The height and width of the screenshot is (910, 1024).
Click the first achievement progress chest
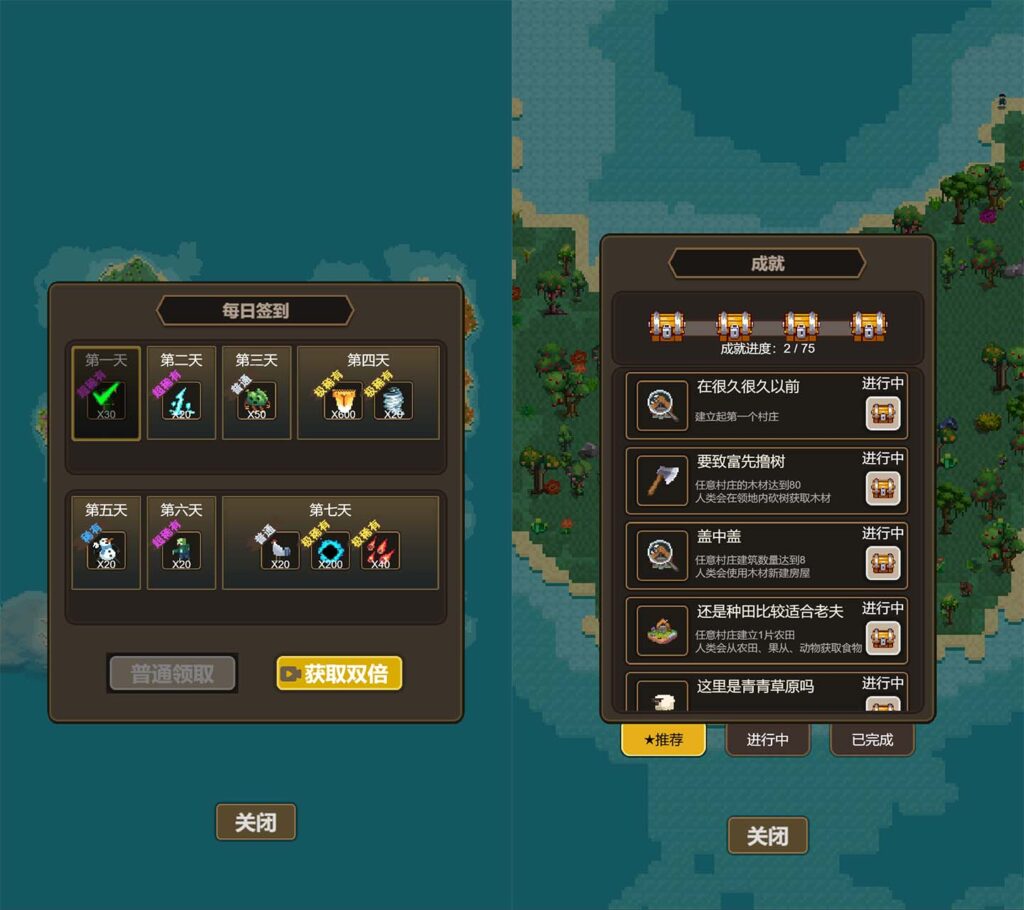tap(667, 325)
